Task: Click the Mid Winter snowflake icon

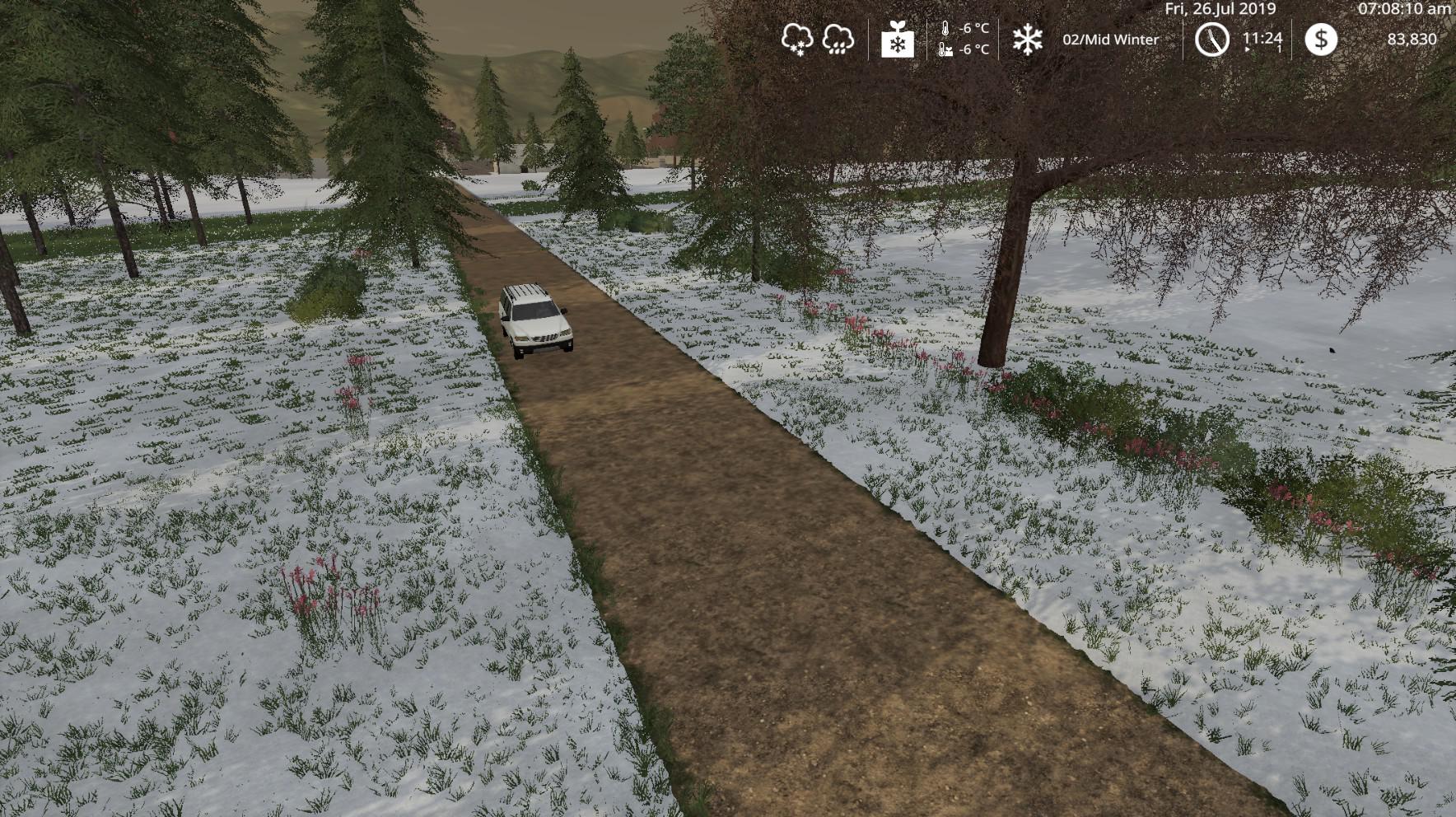Action: 1027,40
